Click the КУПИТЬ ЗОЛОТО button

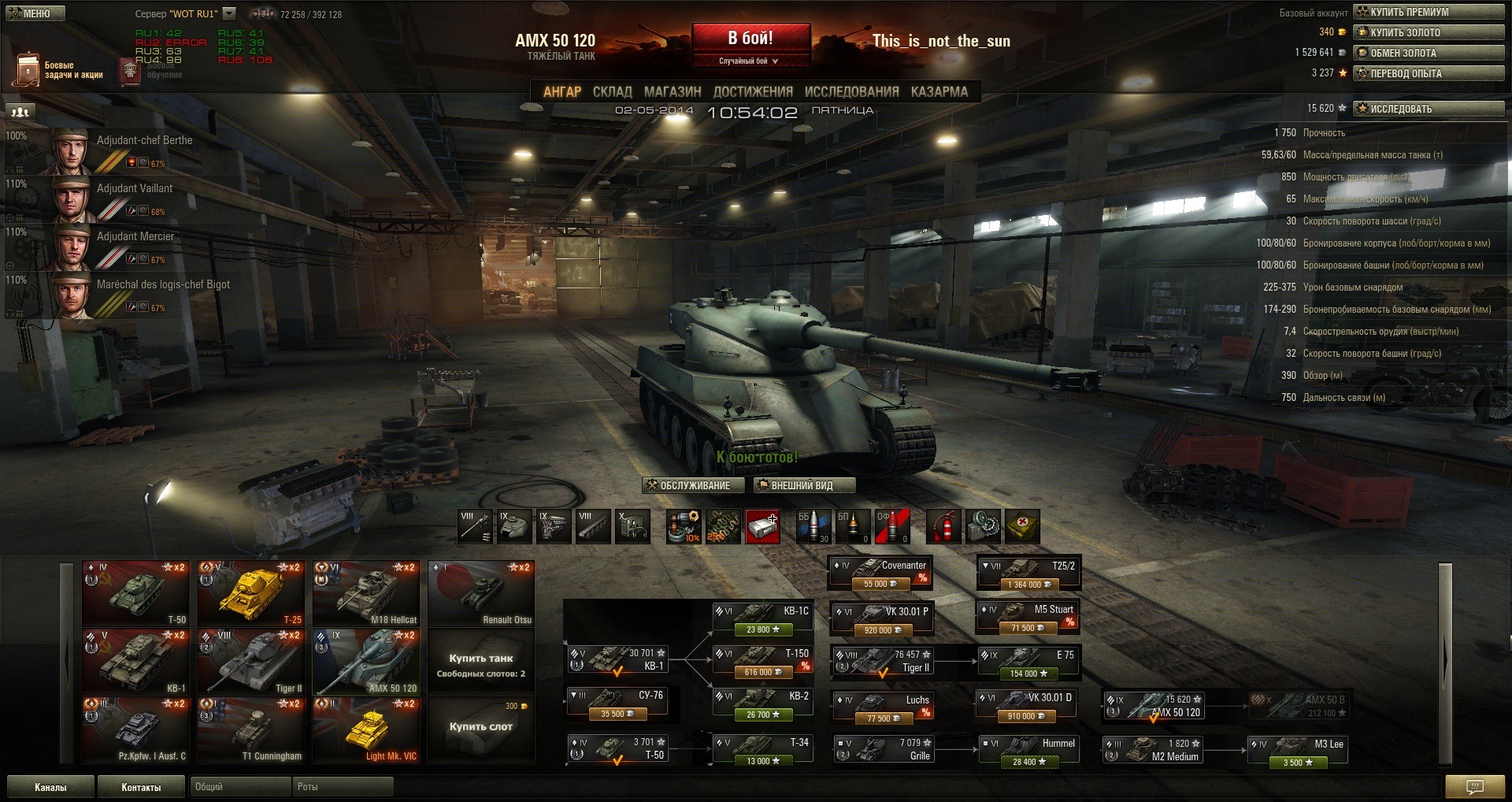point(1429,32)
